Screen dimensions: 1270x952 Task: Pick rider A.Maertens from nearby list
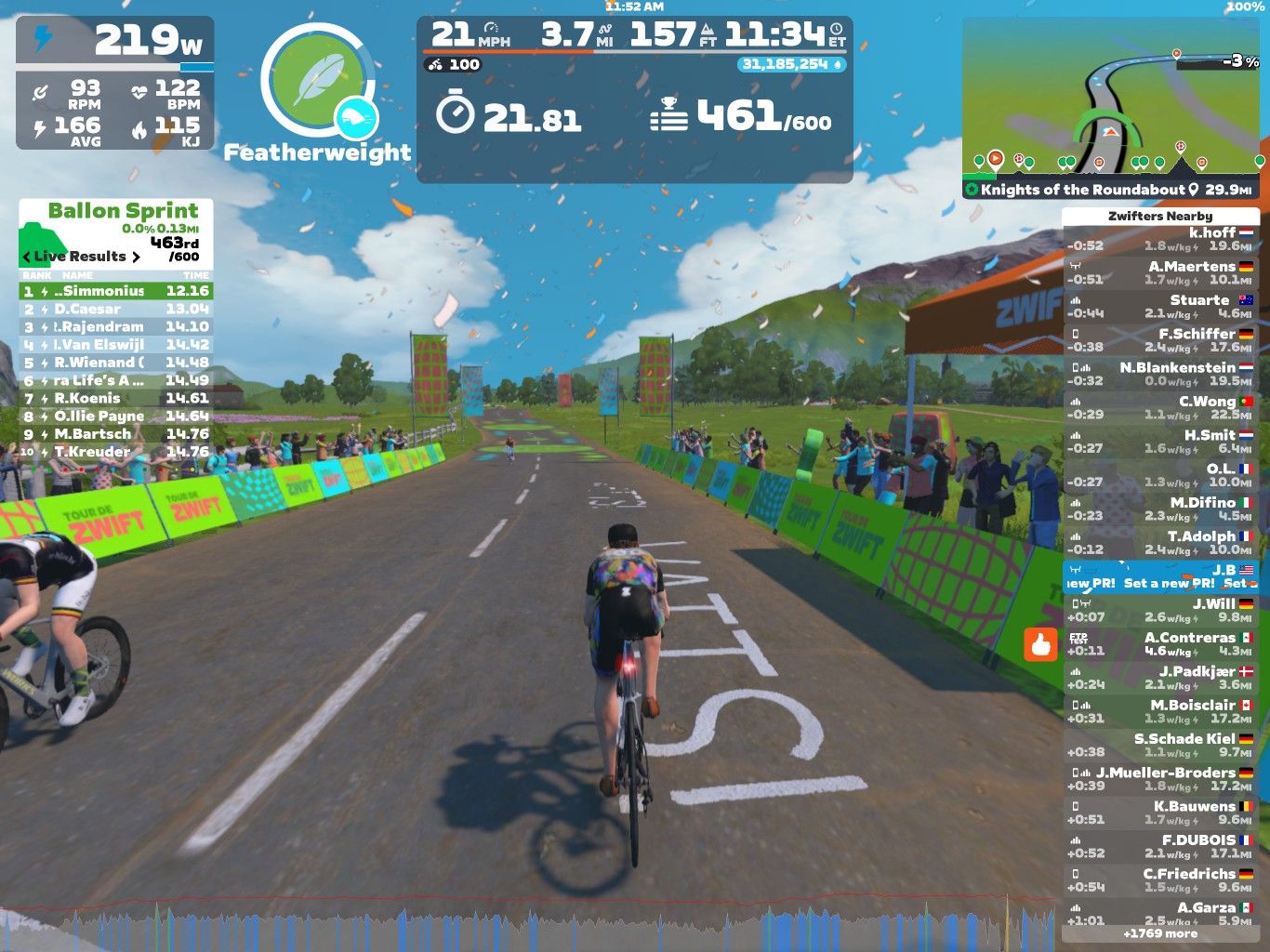tap(1159, 272)
